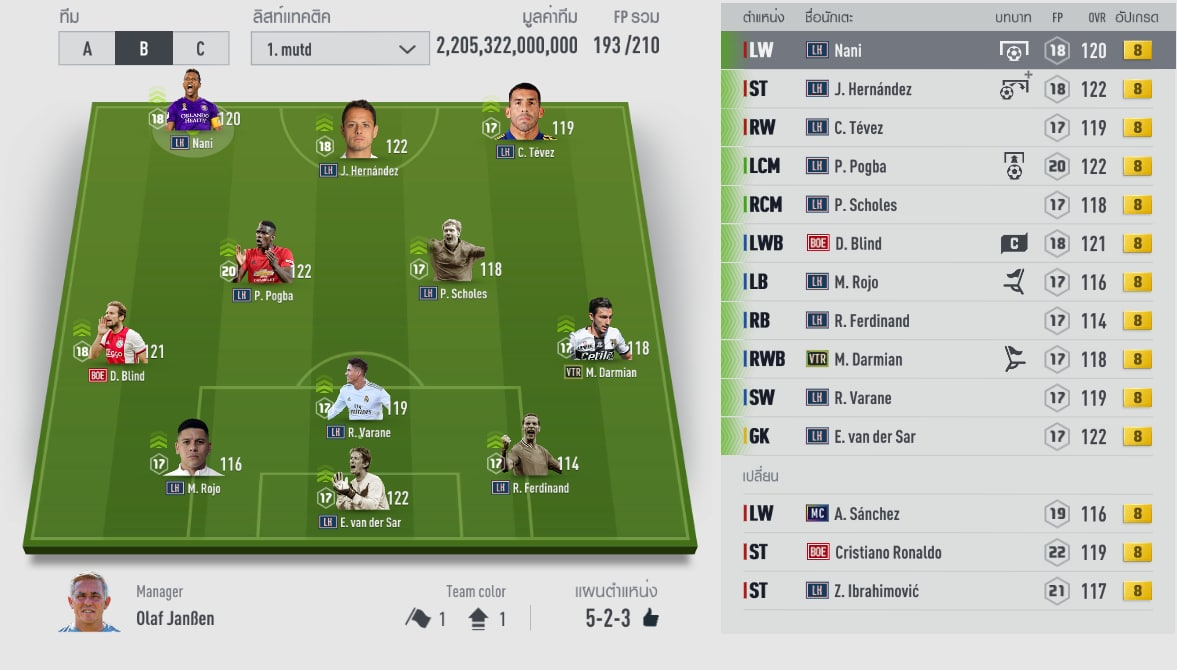Choose substitute Z. Ibrahimović row

(x=946, y=591)
